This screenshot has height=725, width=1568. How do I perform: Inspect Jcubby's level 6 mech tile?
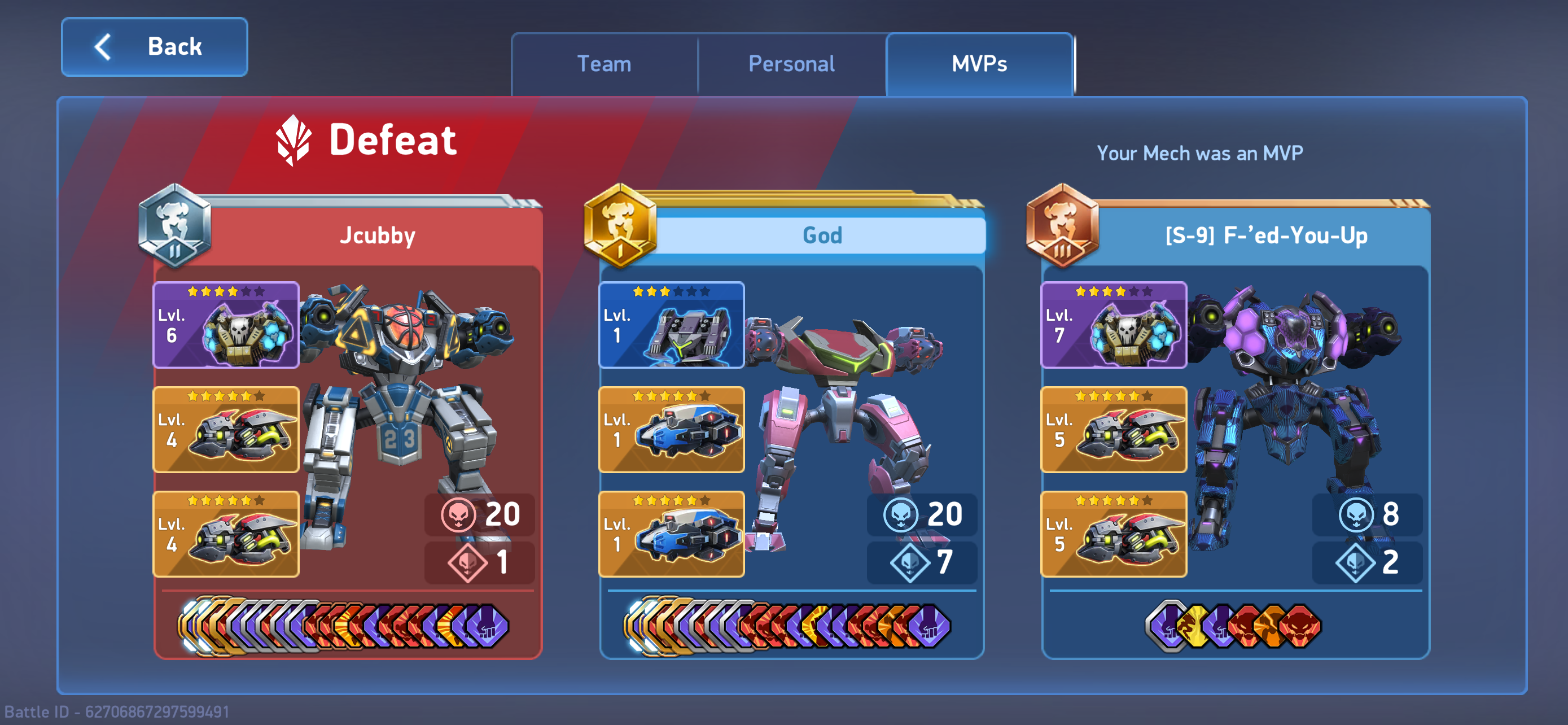(x=226, y=325)
